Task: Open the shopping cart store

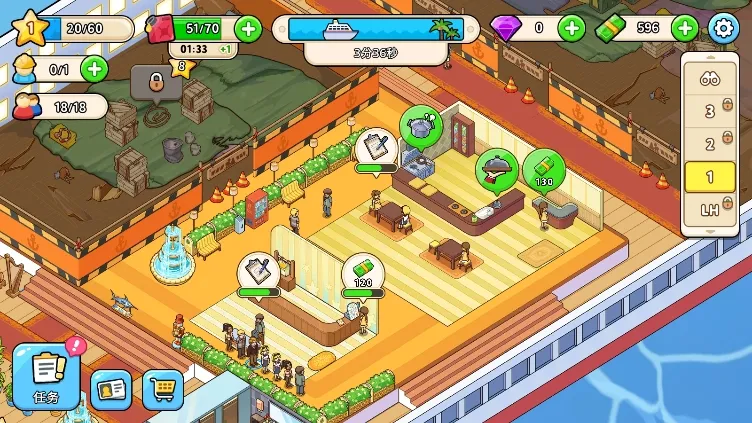Action: pyautogui.click(x=163, y=389)
